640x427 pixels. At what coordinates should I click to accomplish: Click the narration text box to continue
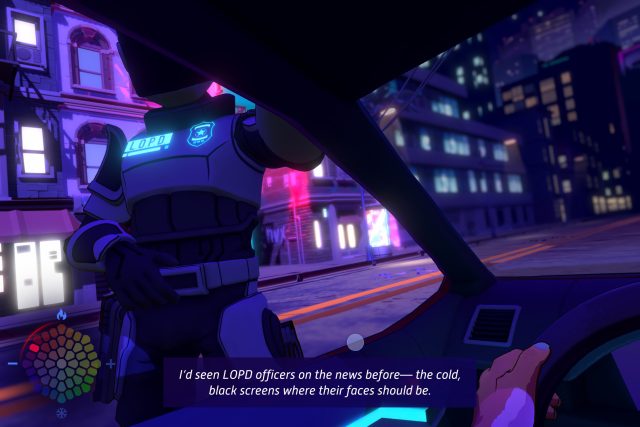click(319, 382)
